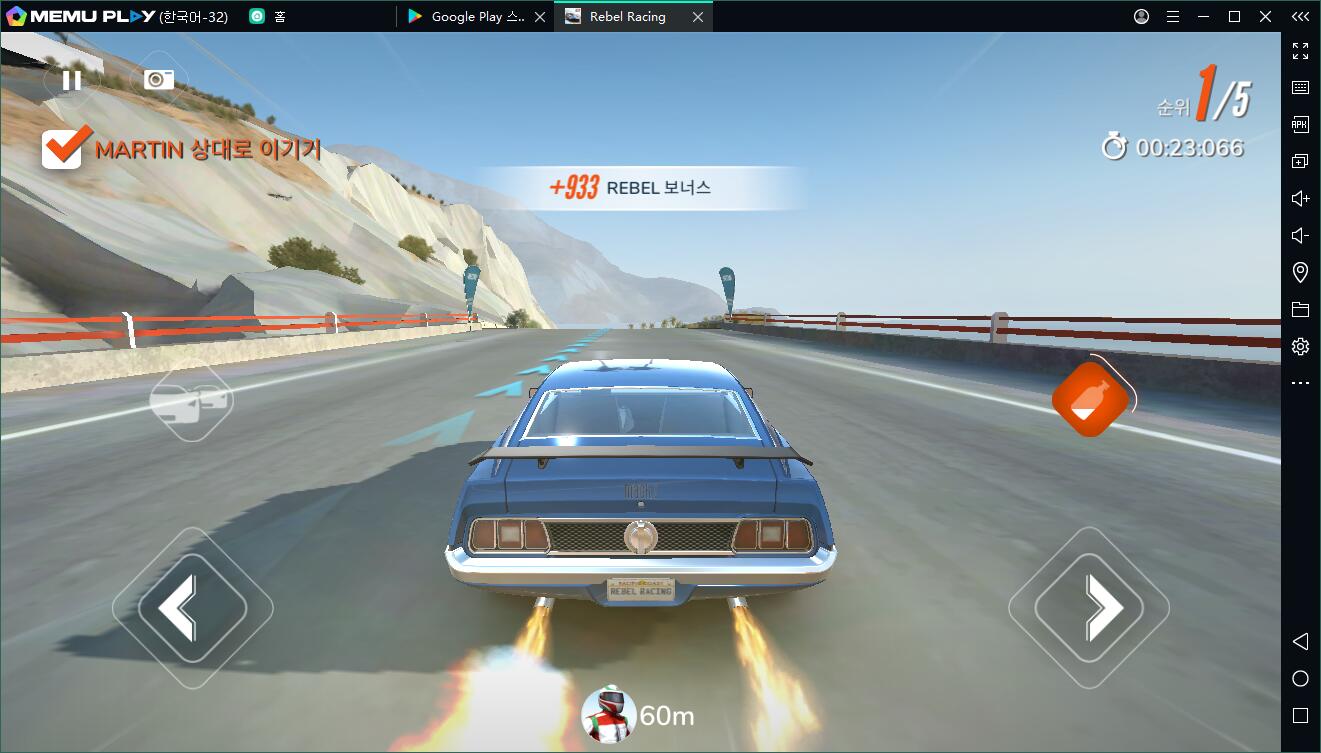Open the emulator settings gear
Viewport: 1321px width, 753px height.
point(1300,347)
